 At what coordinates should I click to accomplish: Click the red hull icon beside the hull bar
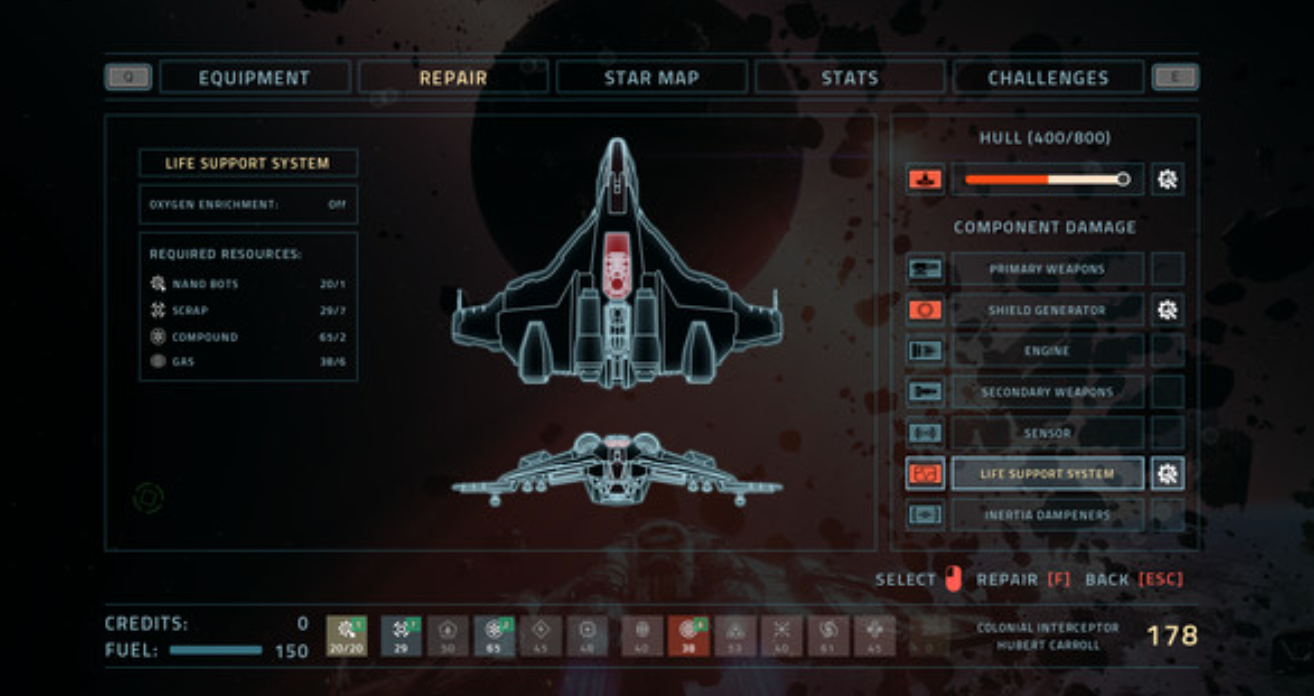[925, 180]
